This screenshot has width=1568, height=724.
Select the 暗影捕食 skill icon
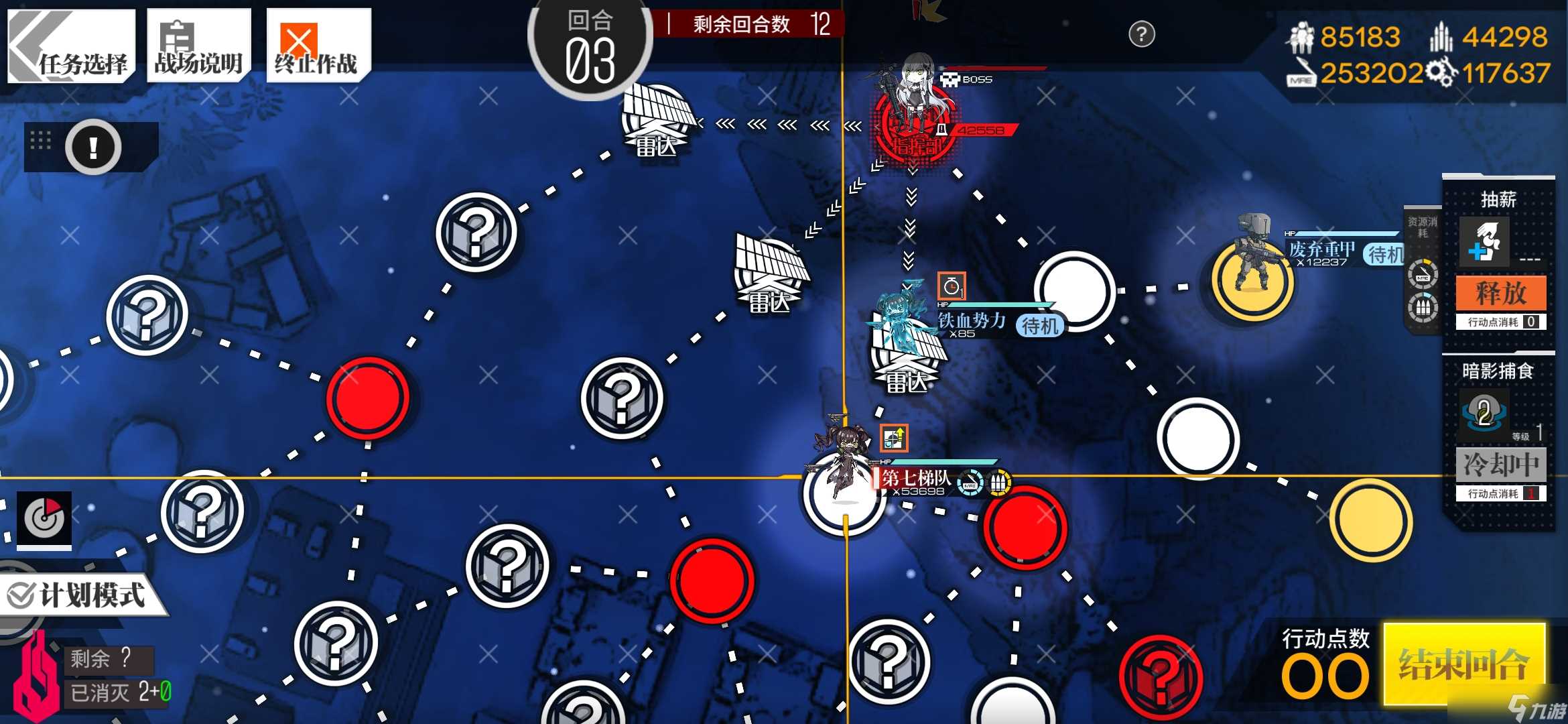pyautogui.click(x=1484, y=414)
